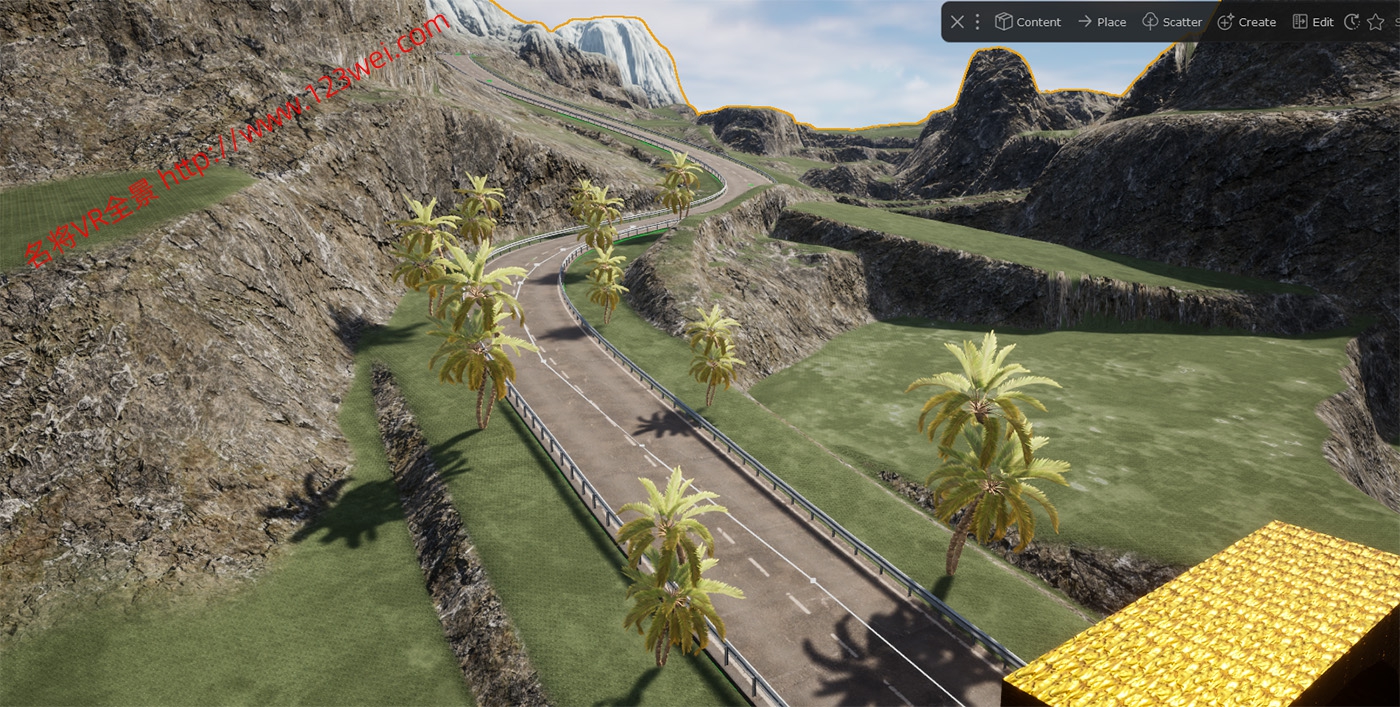Screen dimensions: 1400x707
Task: Close the toolbar with the X button
Action: pos(957,22)
